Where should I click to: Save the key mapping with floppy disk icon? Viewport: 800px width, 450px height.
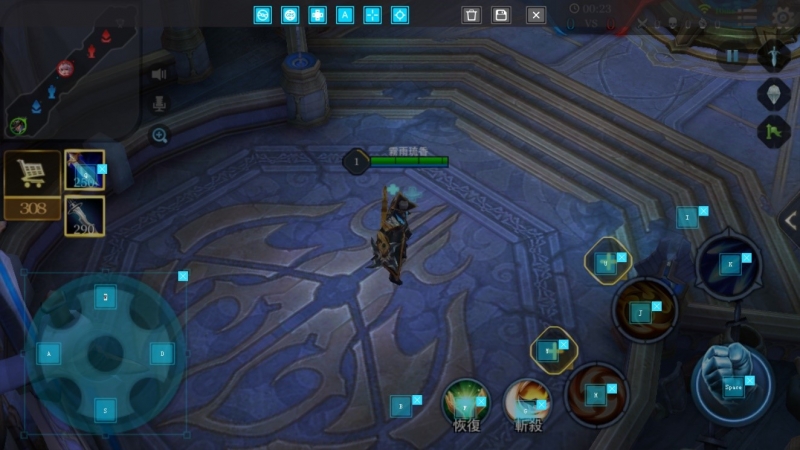pyautogui.click(x=502, y=15)
